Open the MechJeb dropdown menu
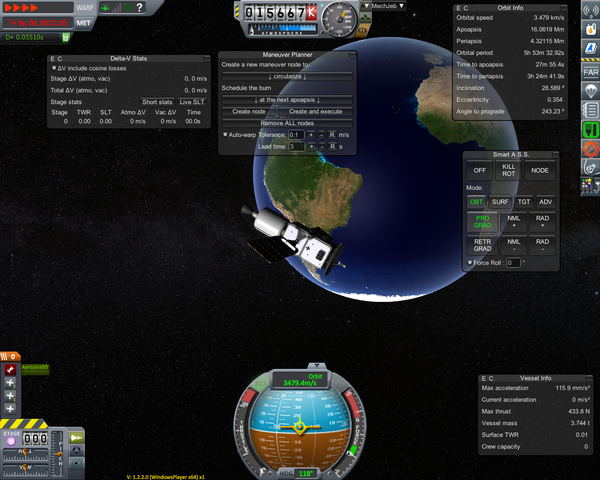The width and height of the screenshot is (600, 480). (x=388, y=6)
